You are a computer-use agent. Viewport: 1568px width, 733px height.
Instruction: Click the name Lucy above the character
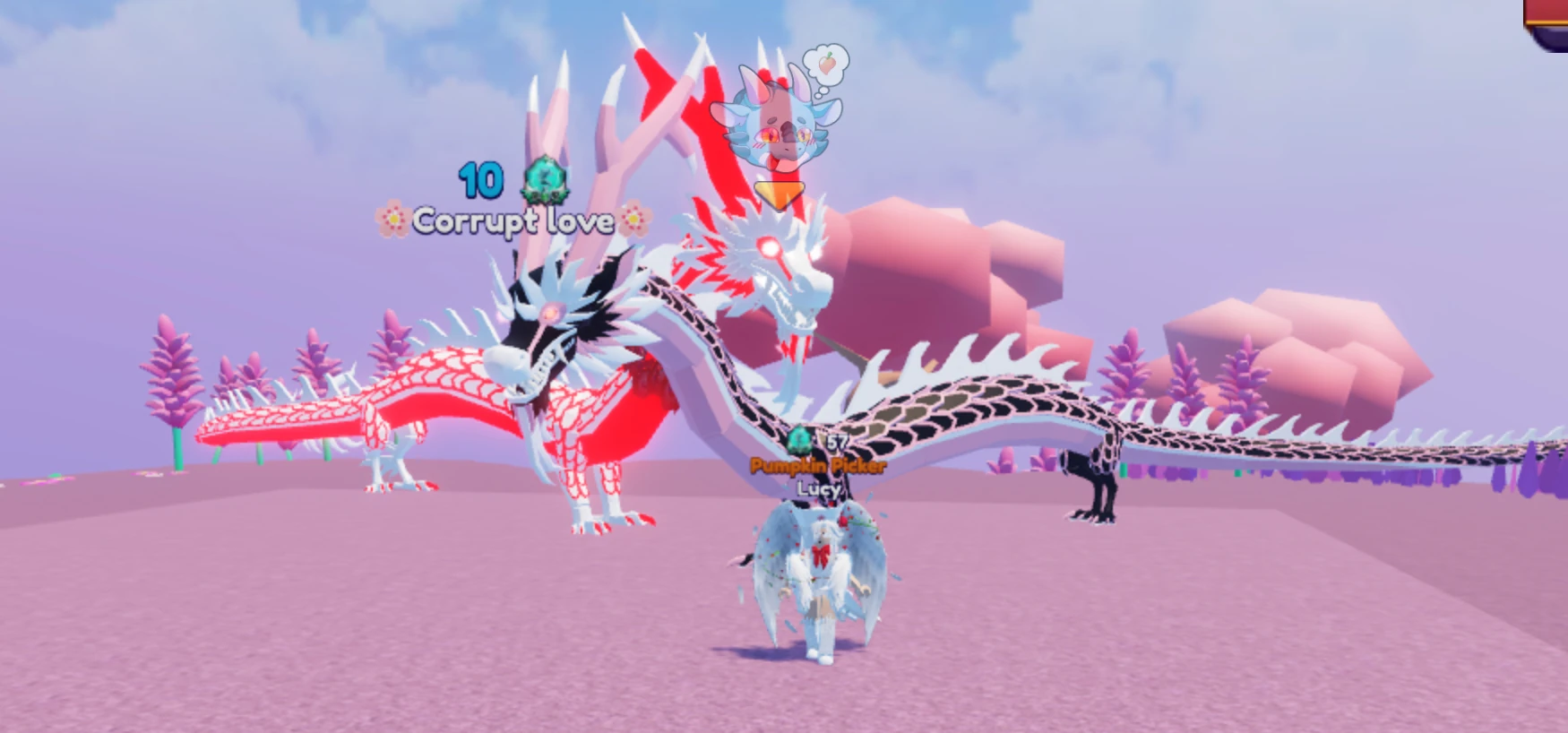click(816, 490)
